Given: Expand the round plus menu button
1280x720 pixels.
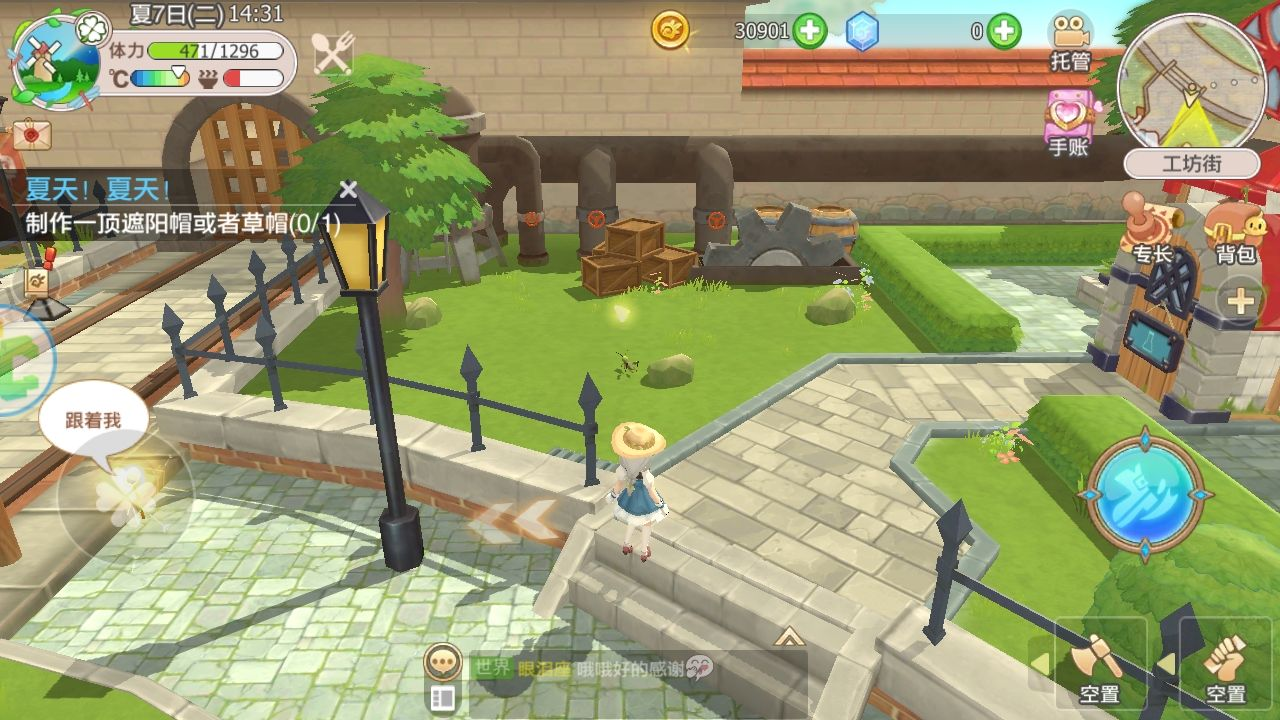Looking at the screenshot, I should point(1240,301).
